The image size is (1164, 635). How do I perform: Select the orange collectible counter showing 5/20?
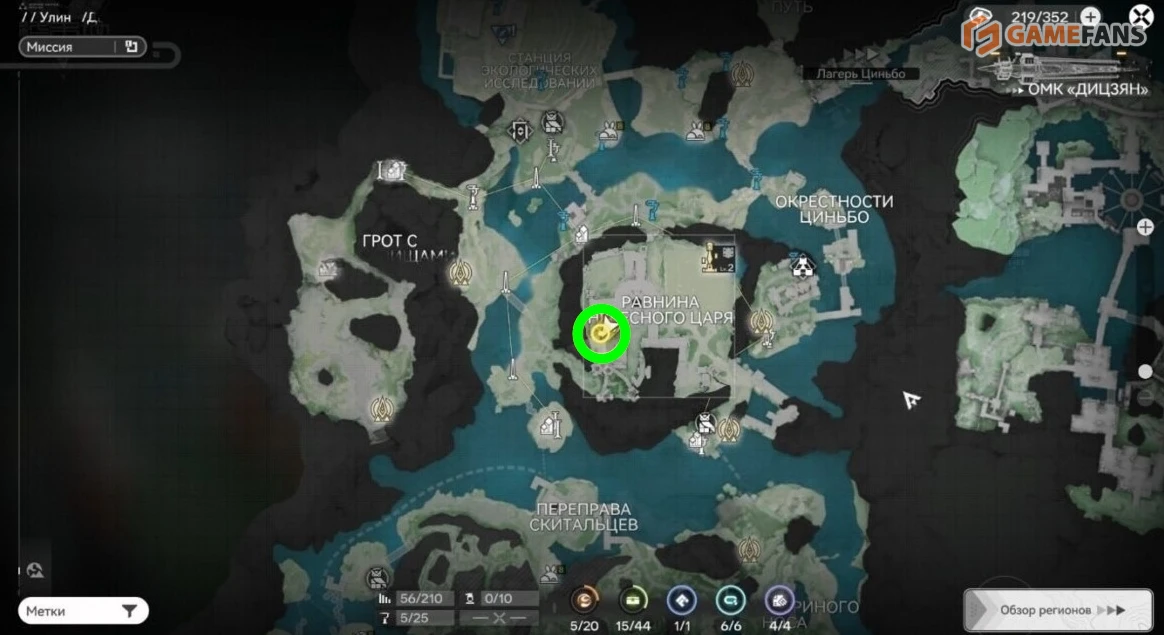(x=584, y=600)
